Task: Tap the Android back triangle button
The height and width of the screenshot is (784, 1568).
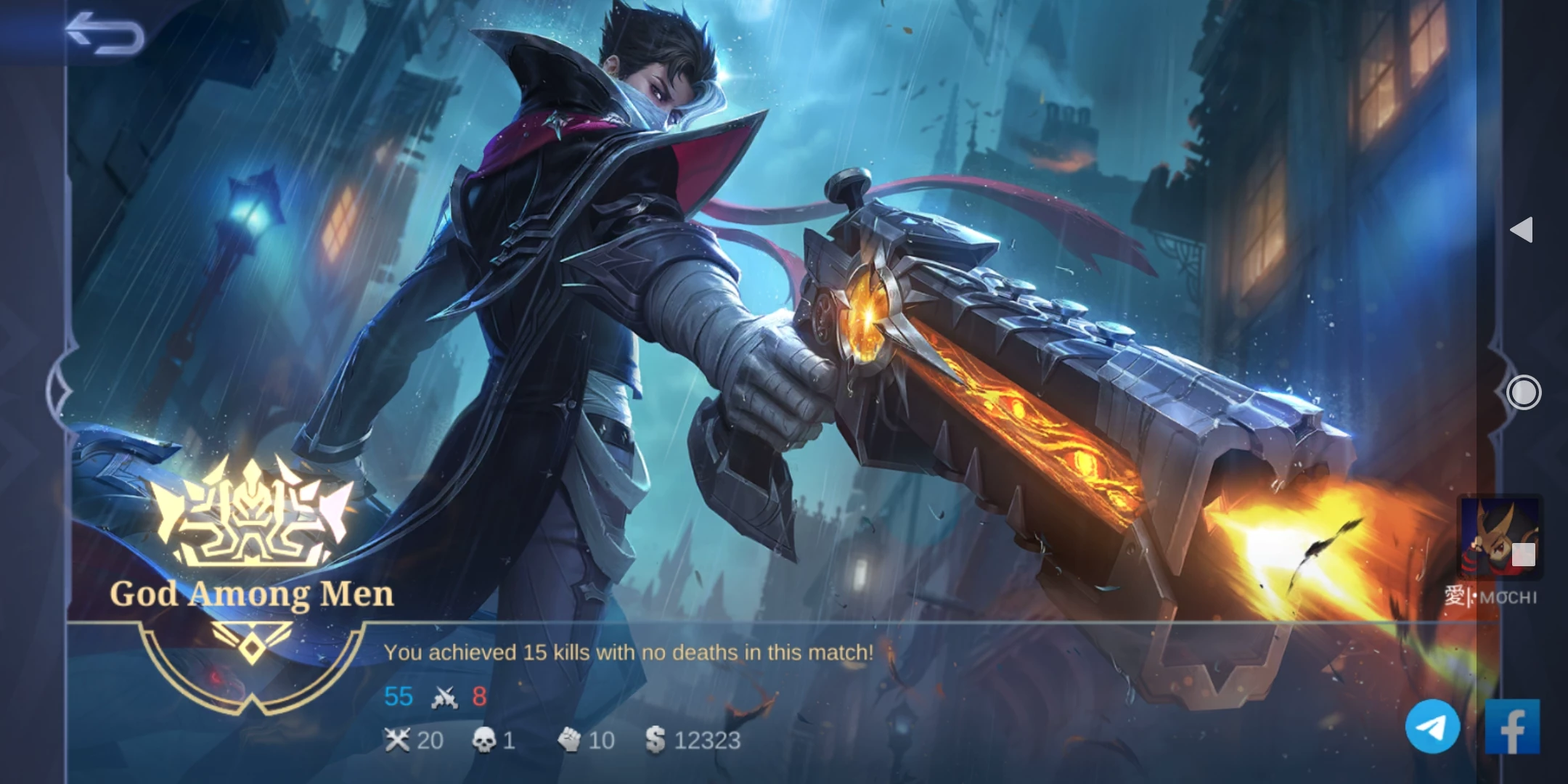Action: (1522, 230)
